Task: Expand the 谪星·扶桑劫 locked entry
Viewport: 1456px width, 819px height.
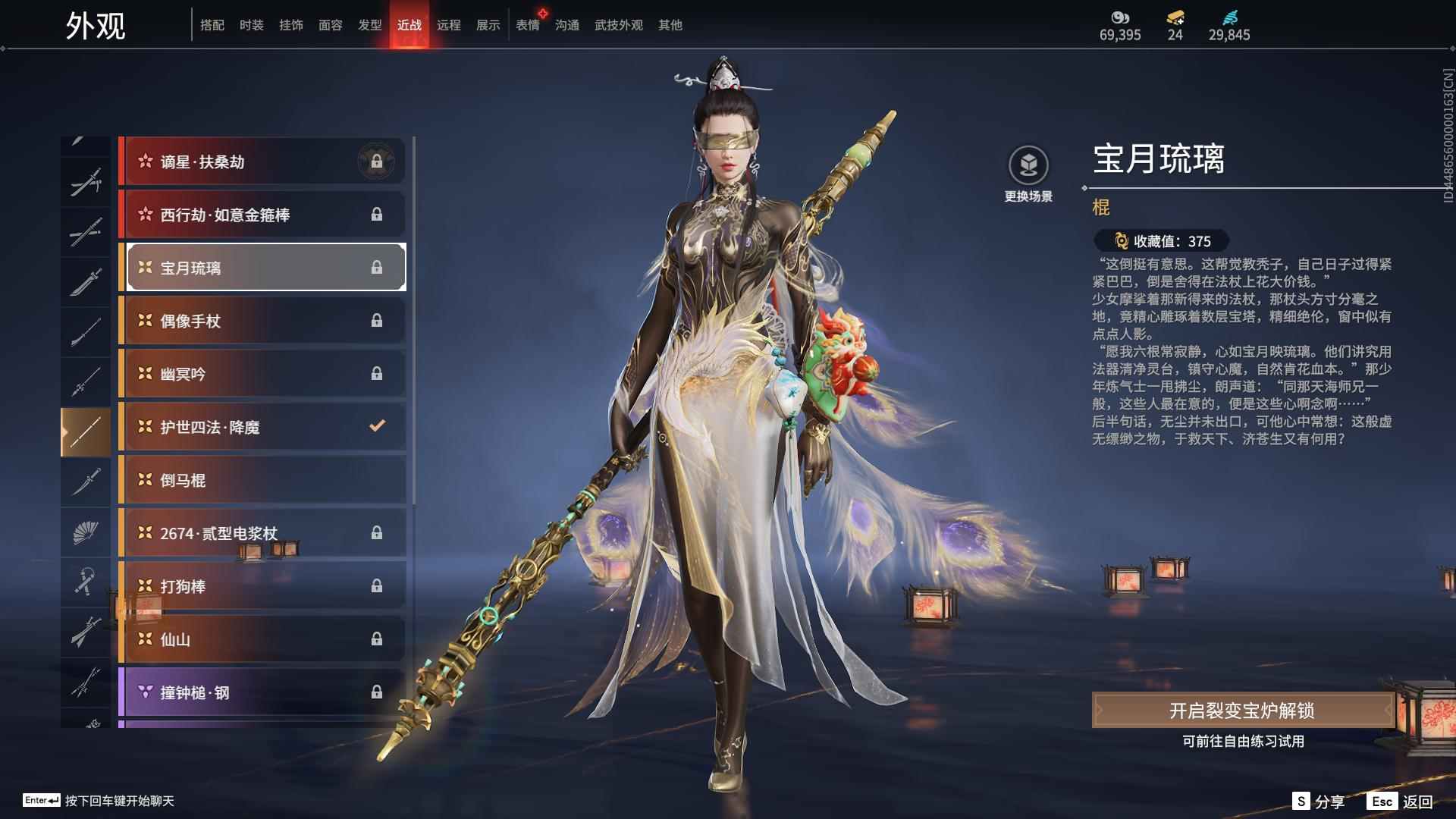Action: click(262, 162)
